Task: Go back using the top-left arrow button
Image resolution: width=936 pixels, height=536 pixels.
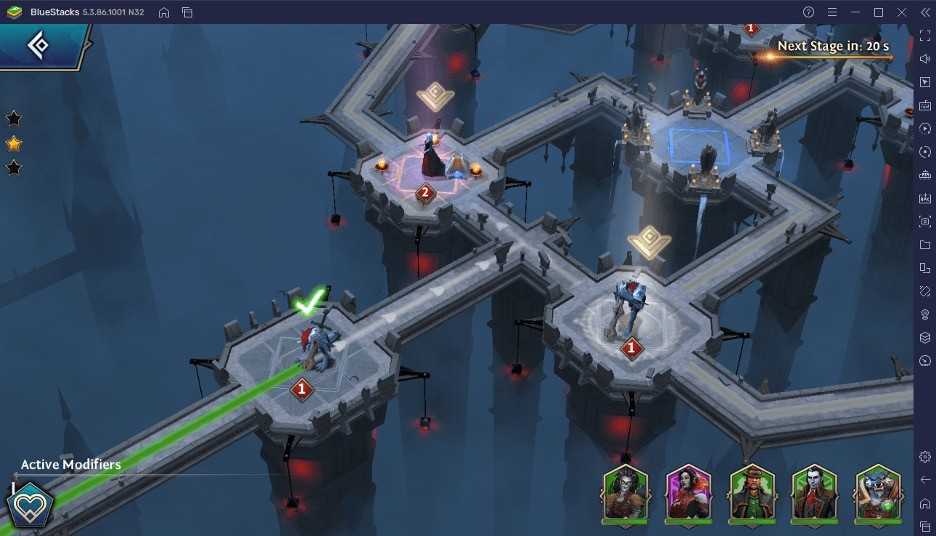Action: pos(38,46)
